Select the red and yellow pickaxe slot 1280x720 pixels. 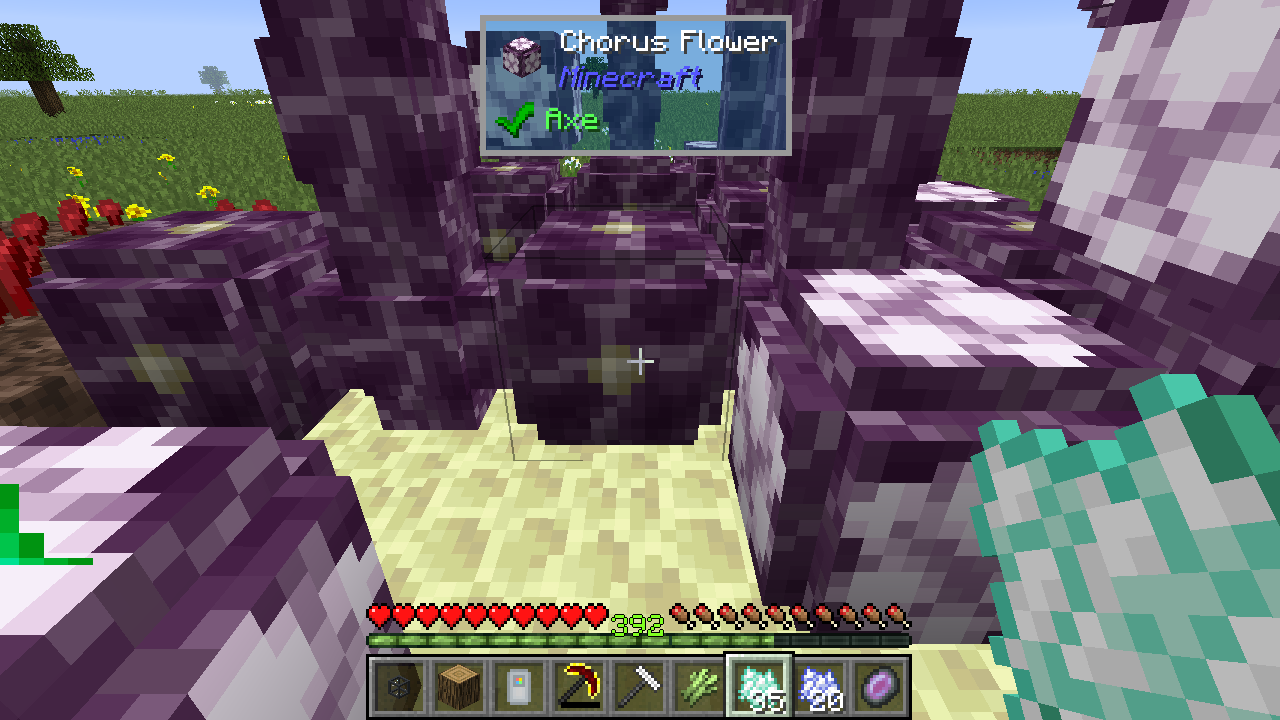tap(580, 686)
